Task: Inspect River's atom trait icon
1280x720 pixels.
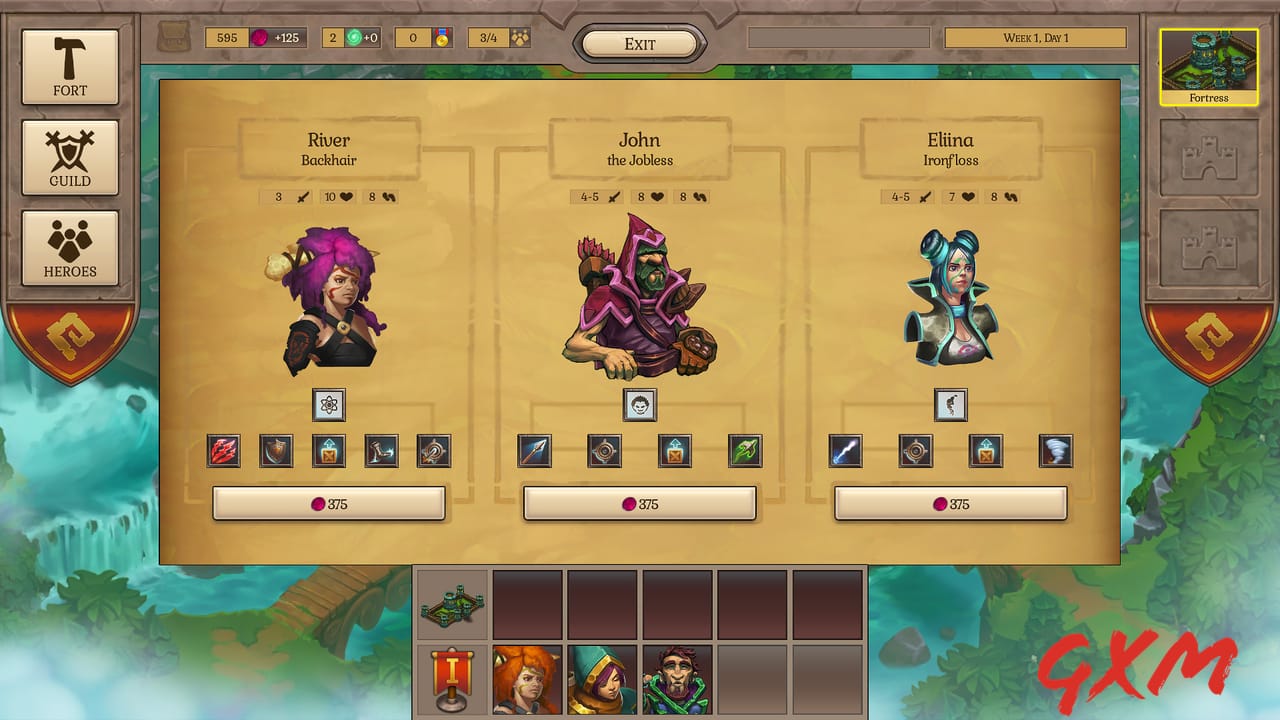Action: pyautogui.click(x=330, y=405)
